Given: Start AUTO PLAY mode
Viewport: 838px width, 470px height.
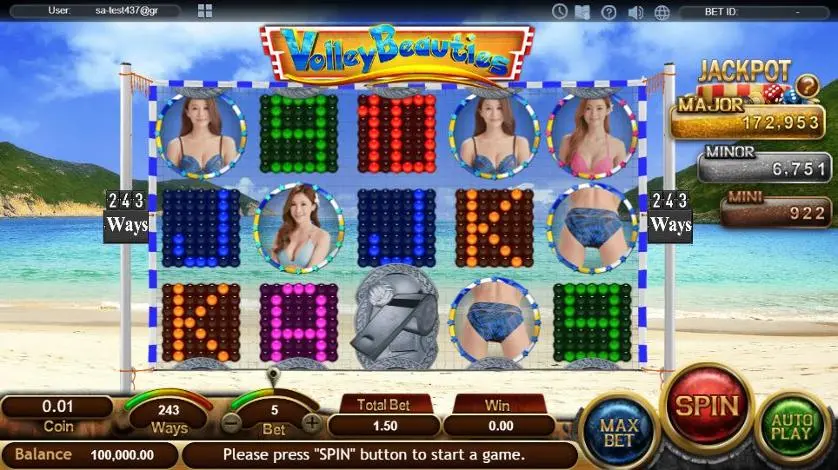Looking at the screenshot, I should (x=792, y=428).
